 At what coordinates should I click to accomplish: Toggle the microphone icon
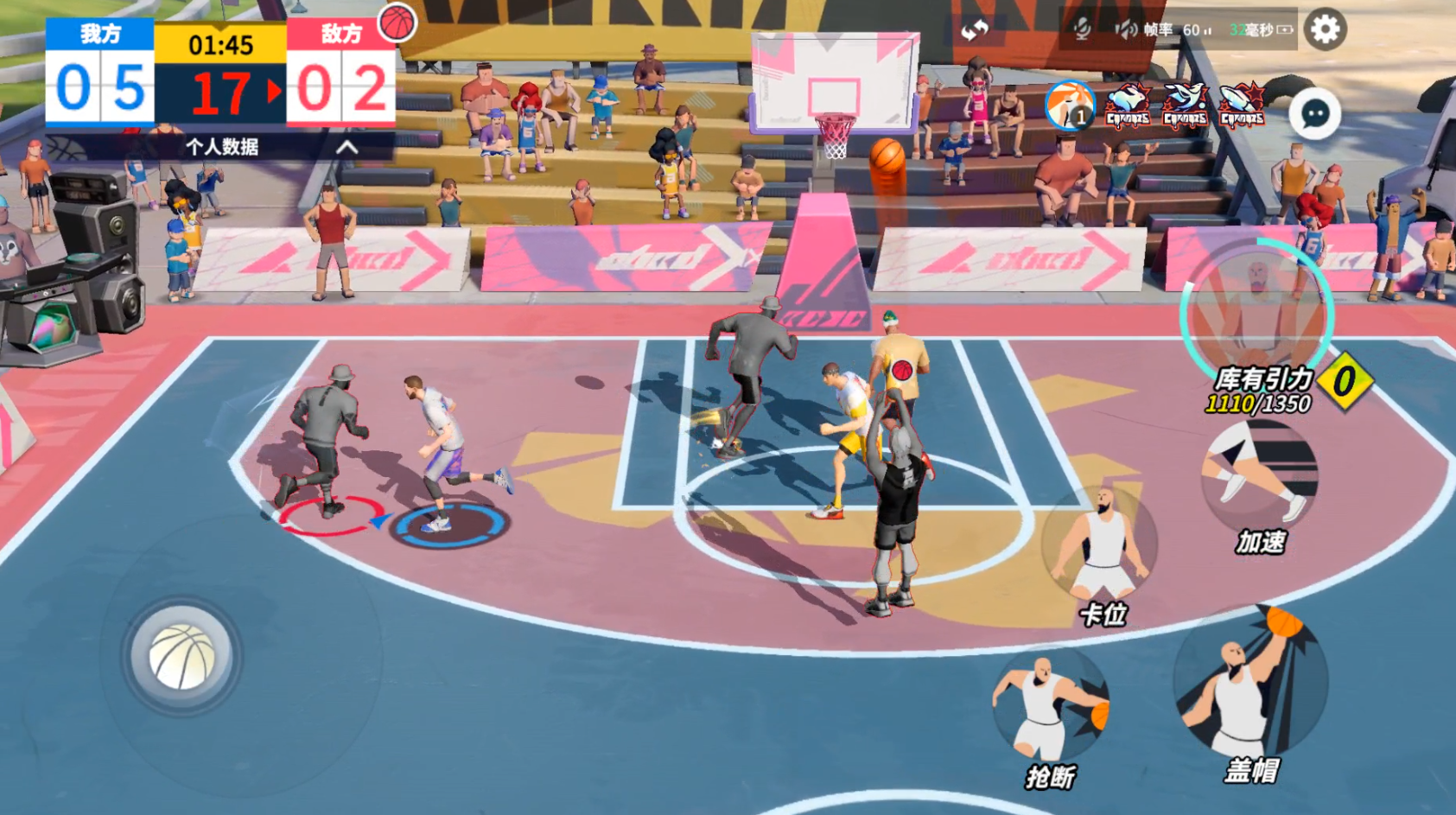(x=1081, y=30)
